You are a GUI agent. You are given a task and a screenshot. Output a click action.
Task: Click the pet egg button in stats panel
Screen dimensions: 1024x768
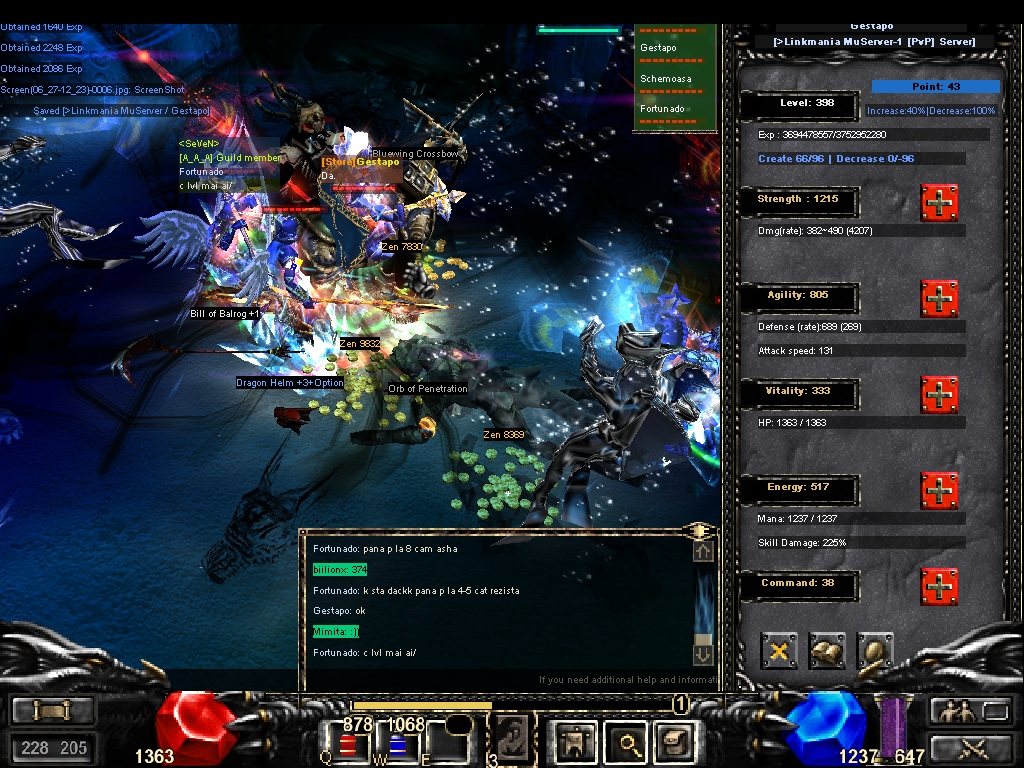point(875,651)
